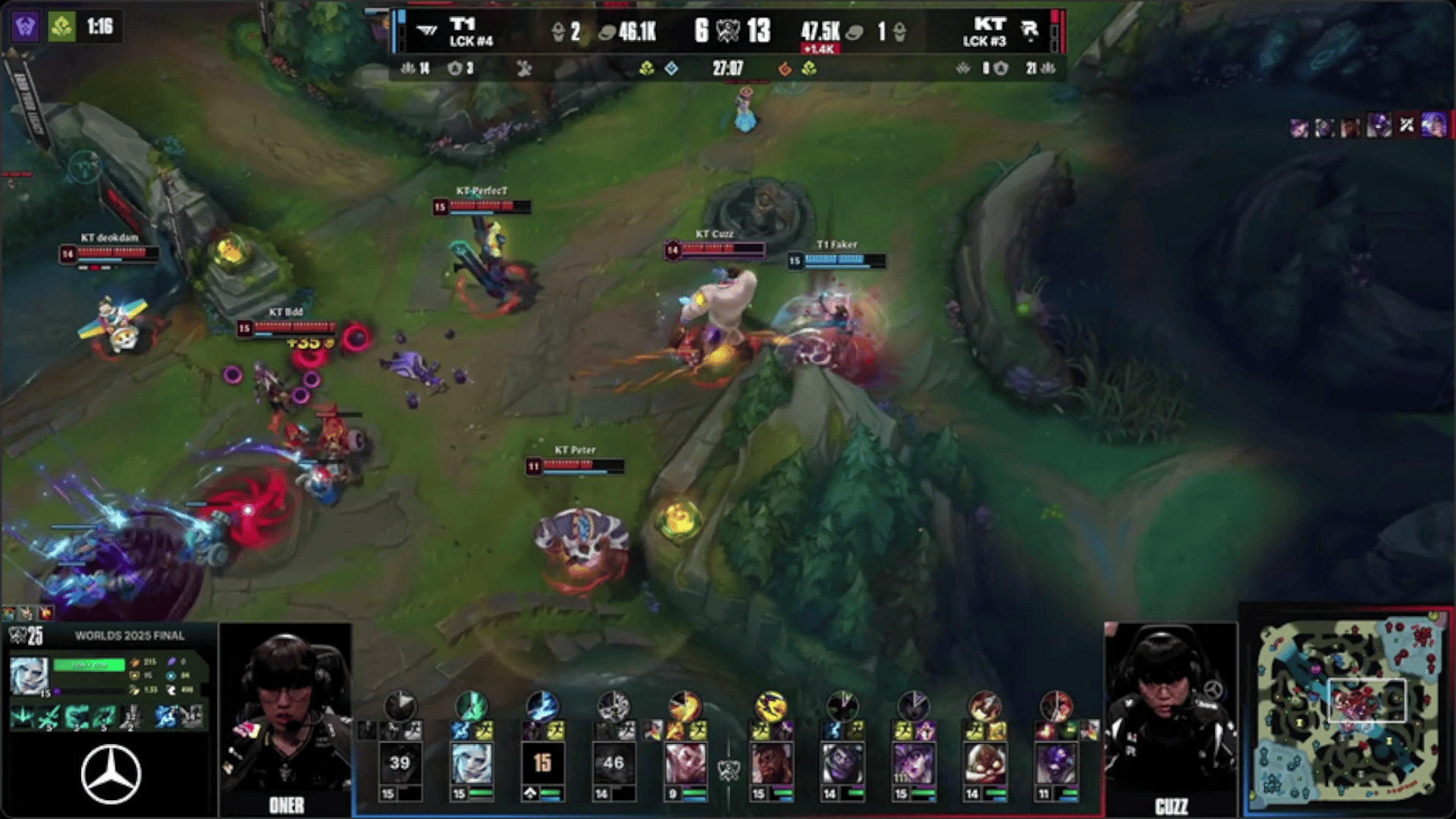This screenshot has height=819, width=1456.
Task: Select the level 11 purple champion portrait
Action: coord(1056,762)
